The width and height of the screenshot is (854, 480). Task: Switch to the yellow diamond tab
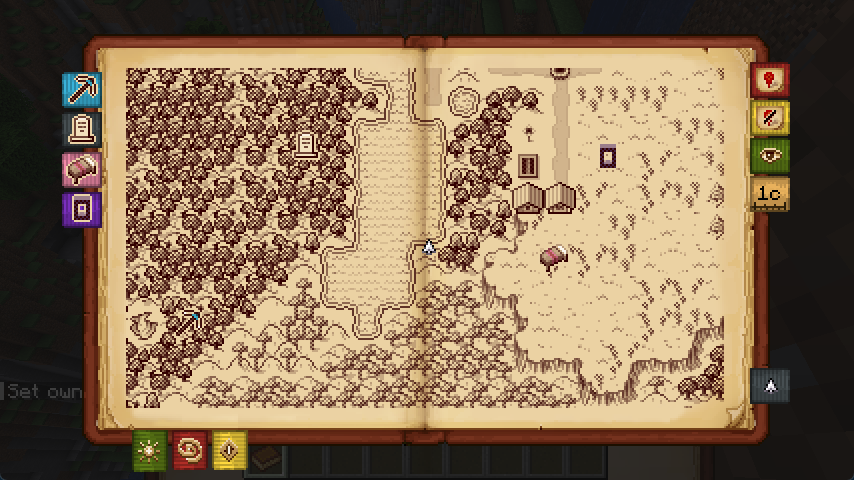pos(229,451)
